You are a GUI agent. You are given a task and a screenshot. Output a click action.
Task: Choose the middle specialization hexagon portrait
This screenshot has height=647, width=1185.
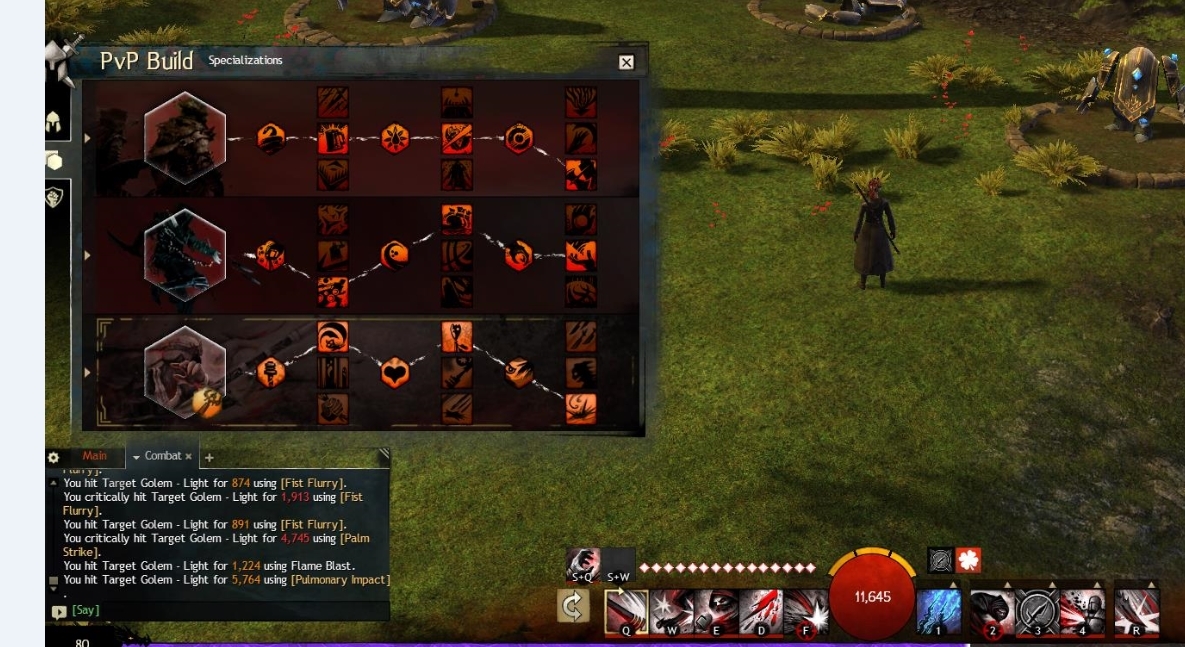tap(185, 255)
